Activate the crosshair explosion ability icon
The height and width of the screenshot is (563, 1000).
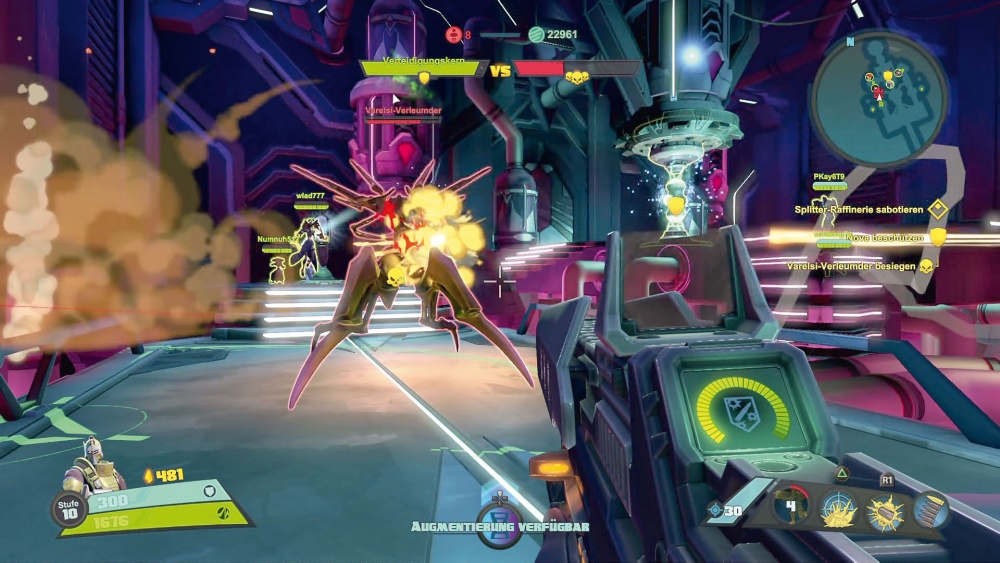[838, 510]
